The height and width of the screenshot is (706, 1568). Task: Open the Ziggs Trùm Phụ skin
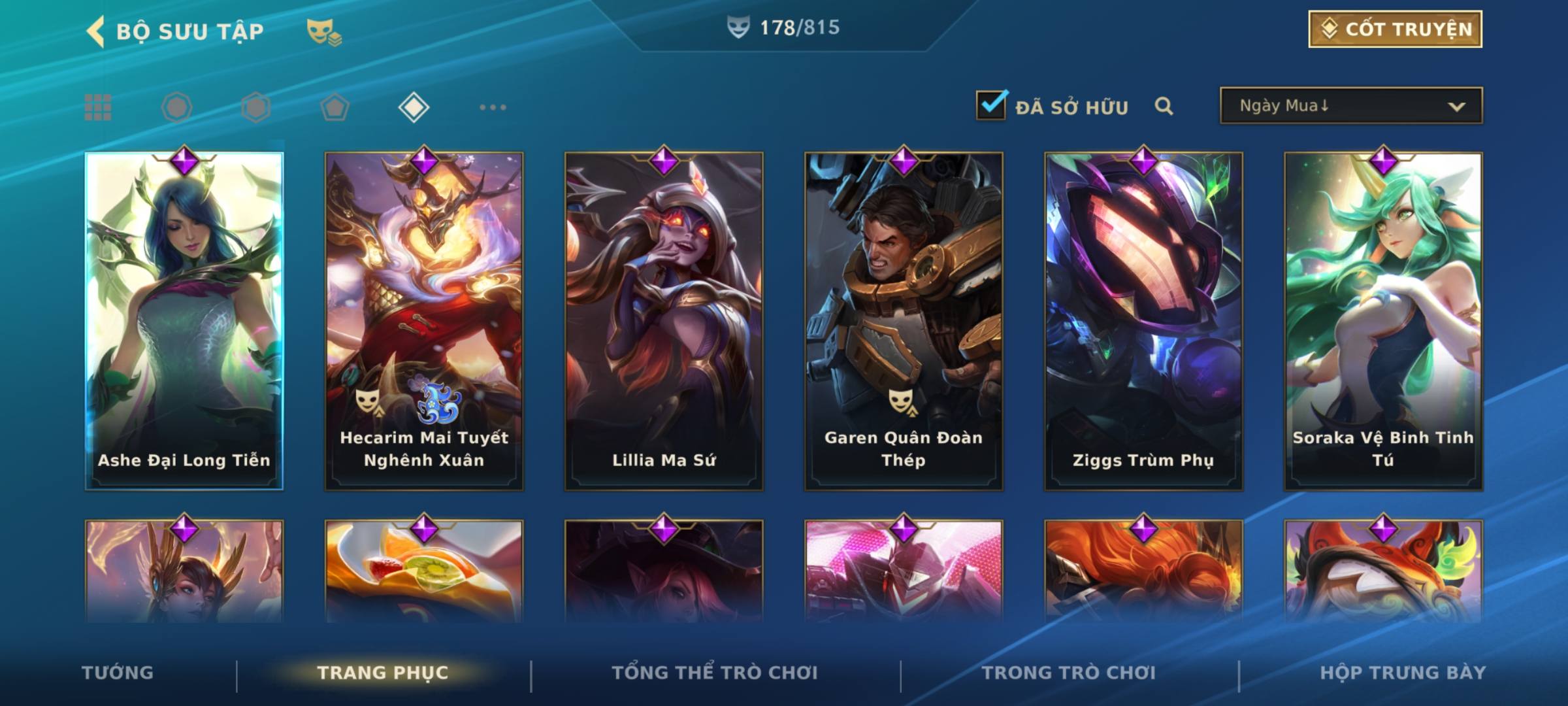(1143, 320)
